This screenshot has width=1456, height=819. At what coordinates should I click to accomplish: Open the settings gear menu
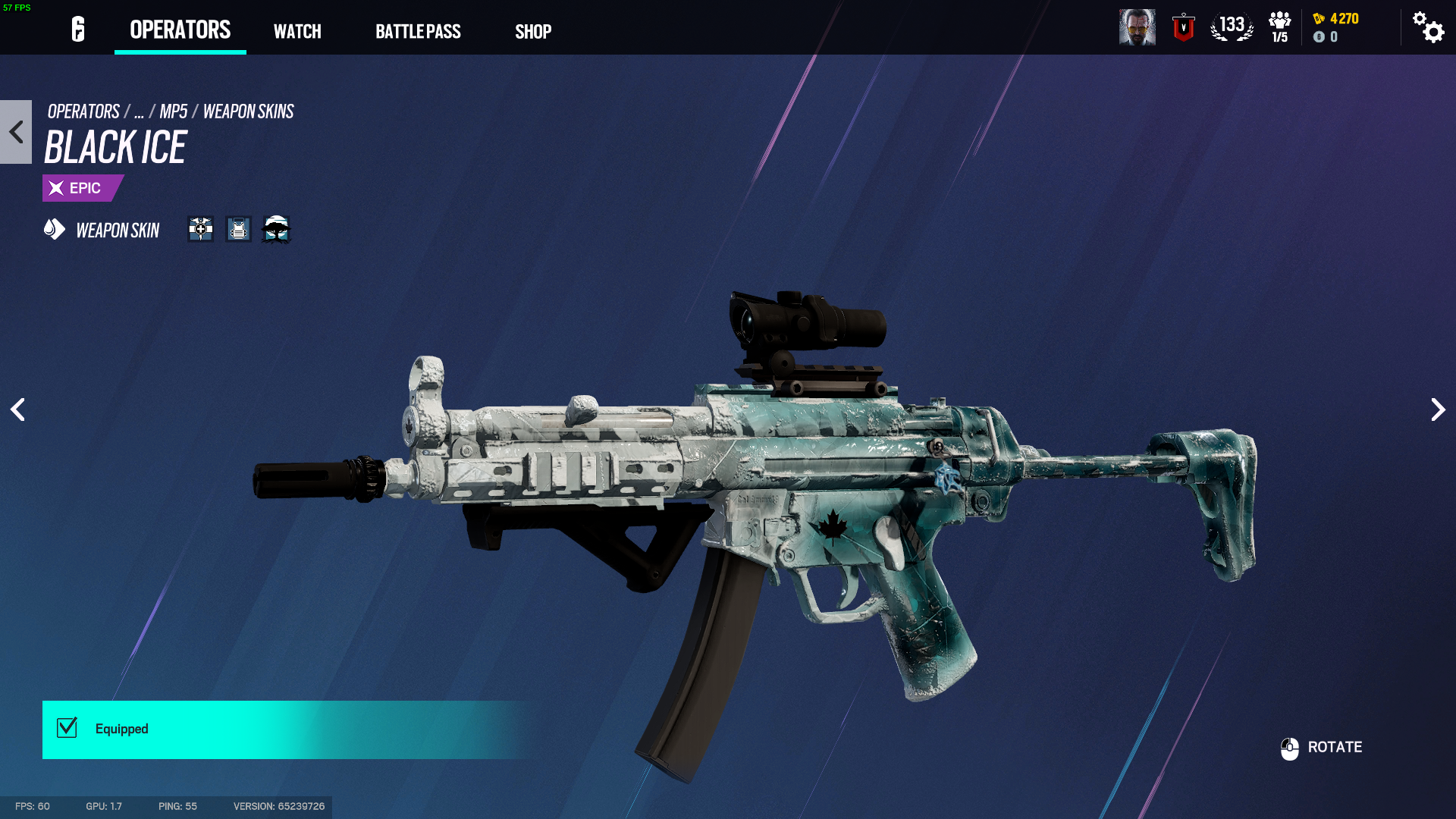tap(1428, 27)
